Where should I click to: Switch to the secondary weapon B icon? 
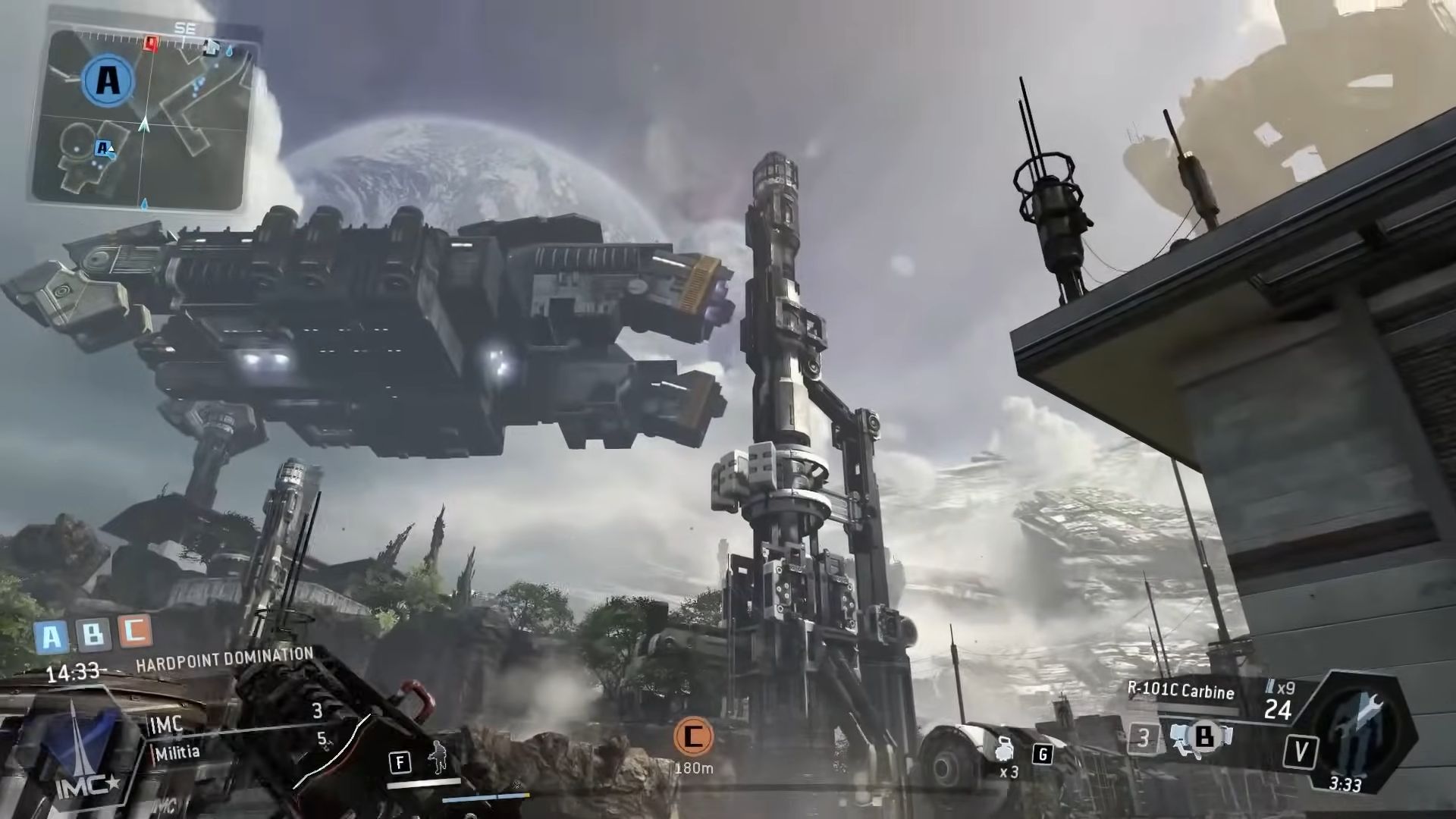[x=1203, y=736]
